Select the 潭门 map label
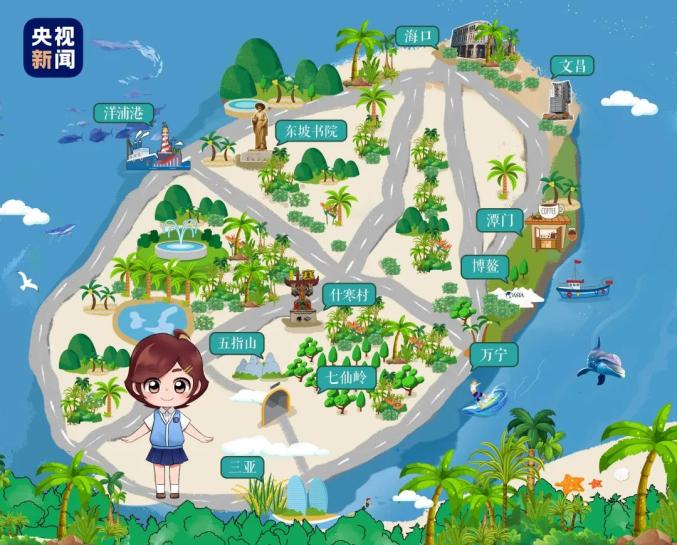 496,220
